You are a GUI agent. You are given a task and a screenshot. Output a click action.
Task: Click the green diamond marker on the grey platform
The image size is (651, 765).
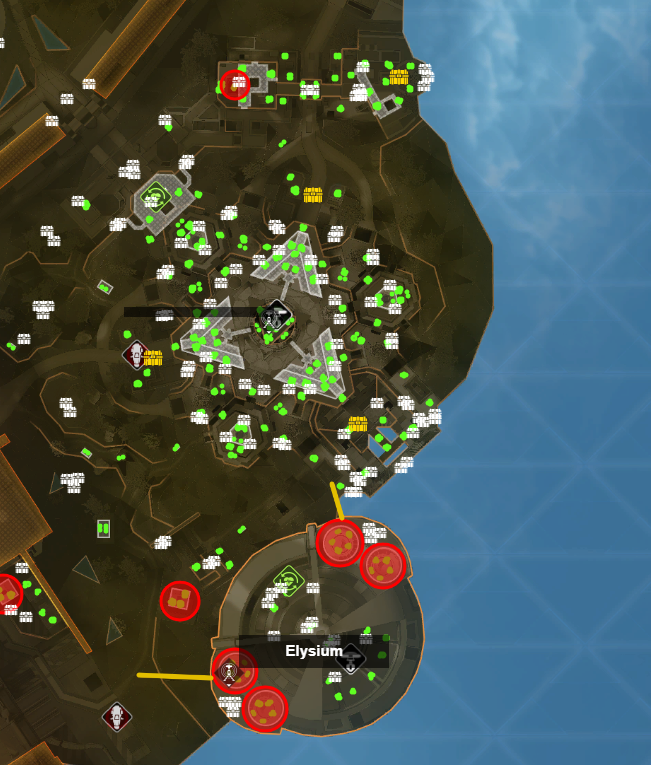tap(155, 194)
